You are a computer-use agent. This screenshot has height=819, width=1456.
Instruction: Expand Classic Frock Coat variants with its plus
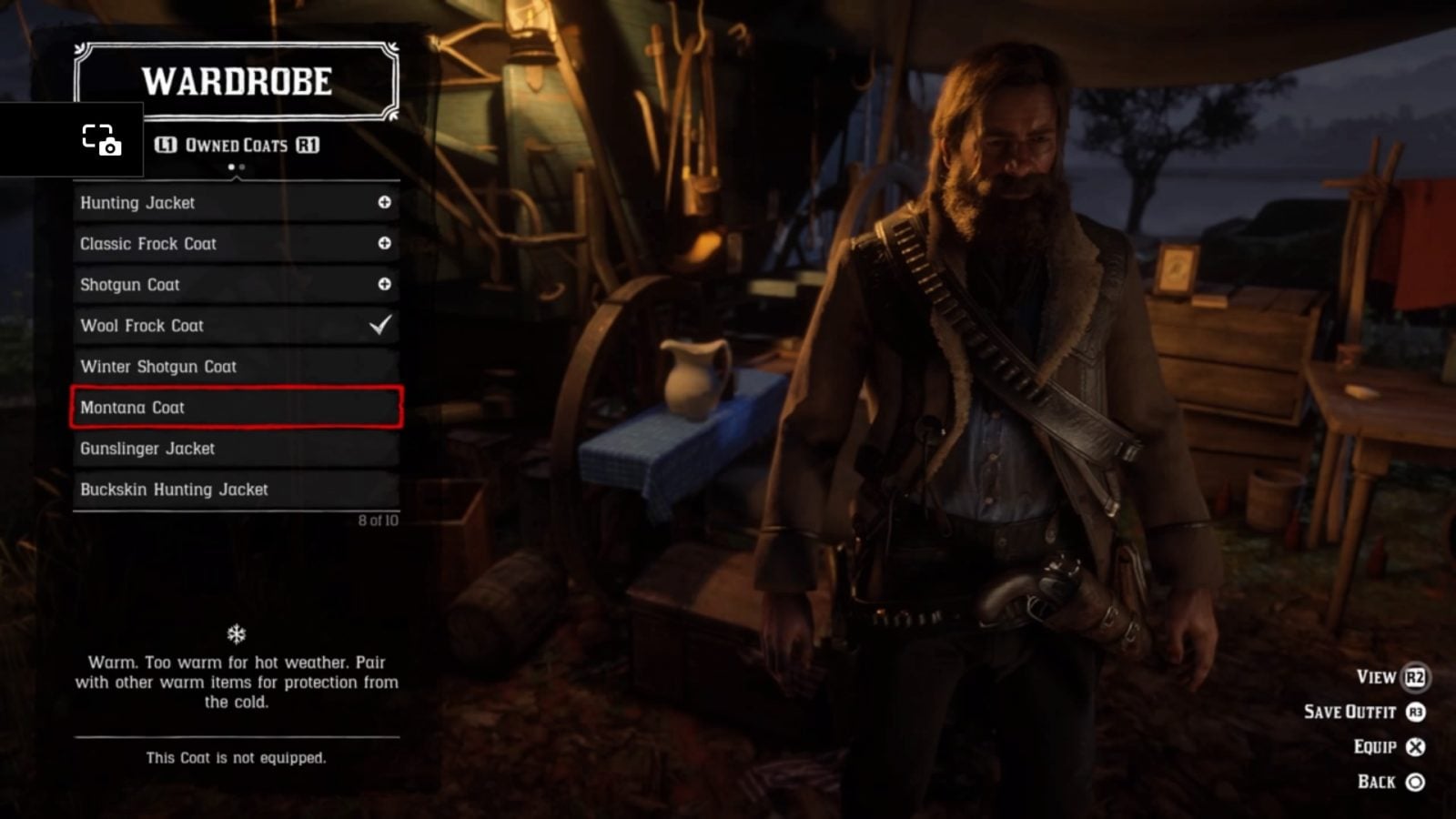[385, 243]
